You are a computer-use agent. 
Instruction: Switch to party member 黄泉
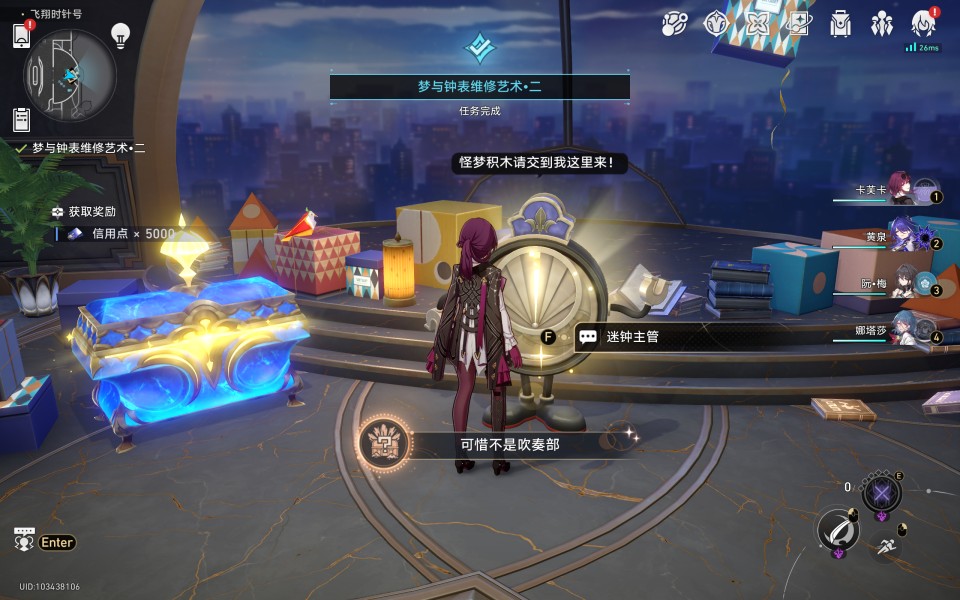[904, 236]
